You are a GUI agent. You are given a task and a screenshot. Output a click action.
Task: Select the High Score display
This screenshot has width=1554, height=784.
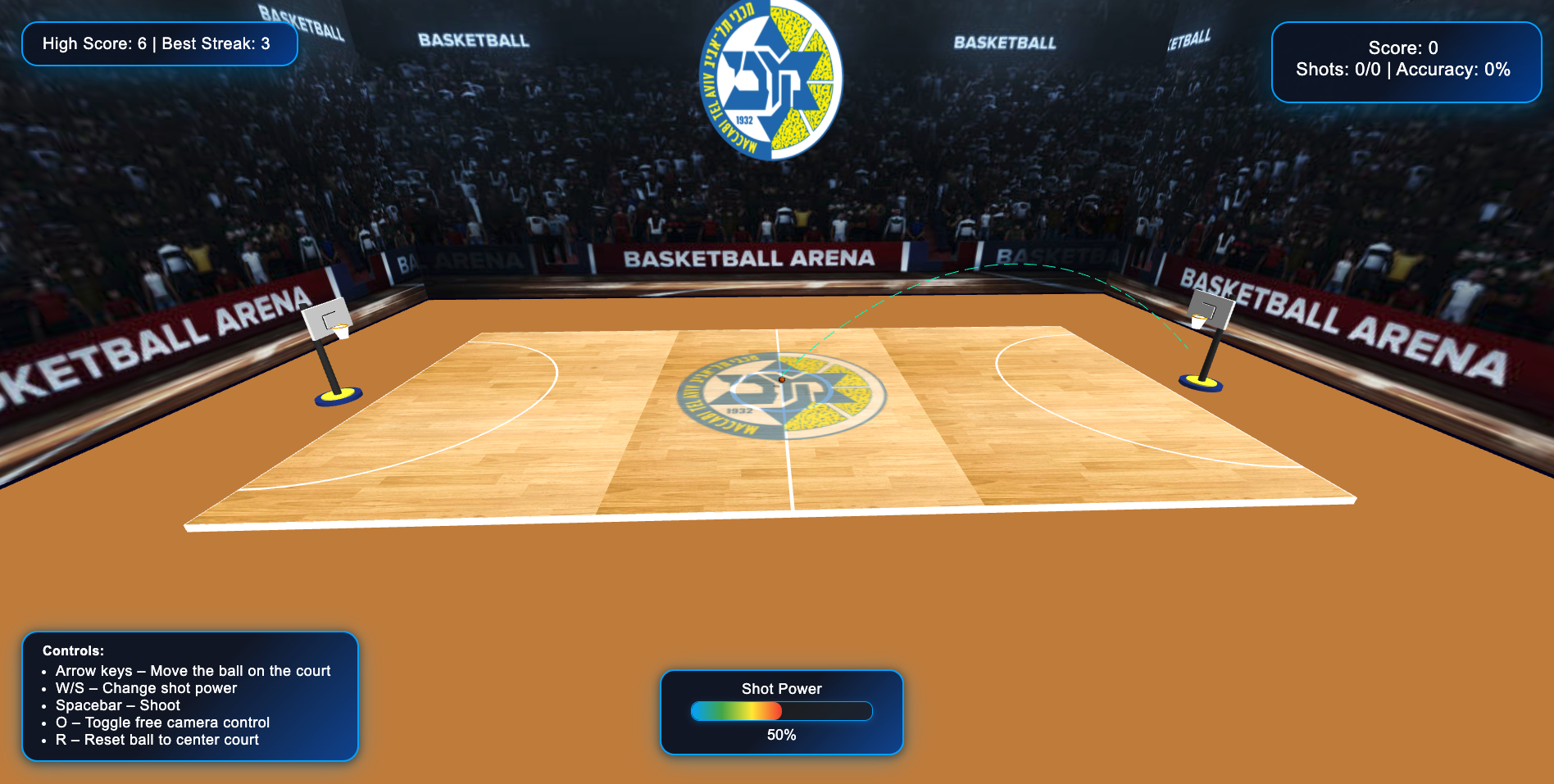[95, 43]
